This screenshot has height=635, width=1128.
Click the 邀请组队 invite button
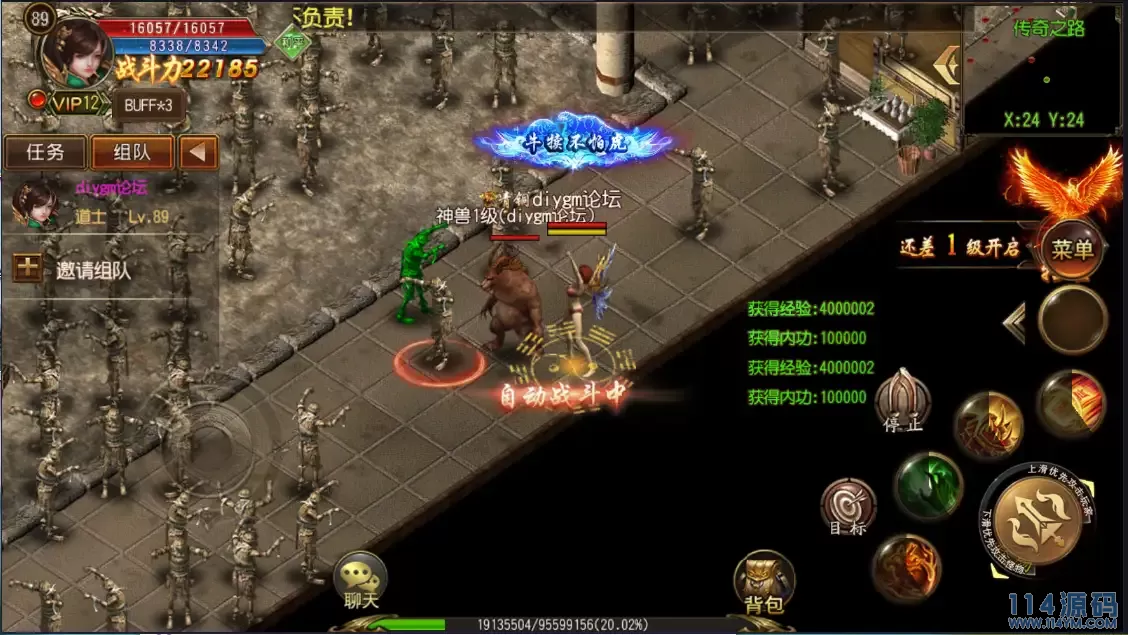tap(82, 269)
